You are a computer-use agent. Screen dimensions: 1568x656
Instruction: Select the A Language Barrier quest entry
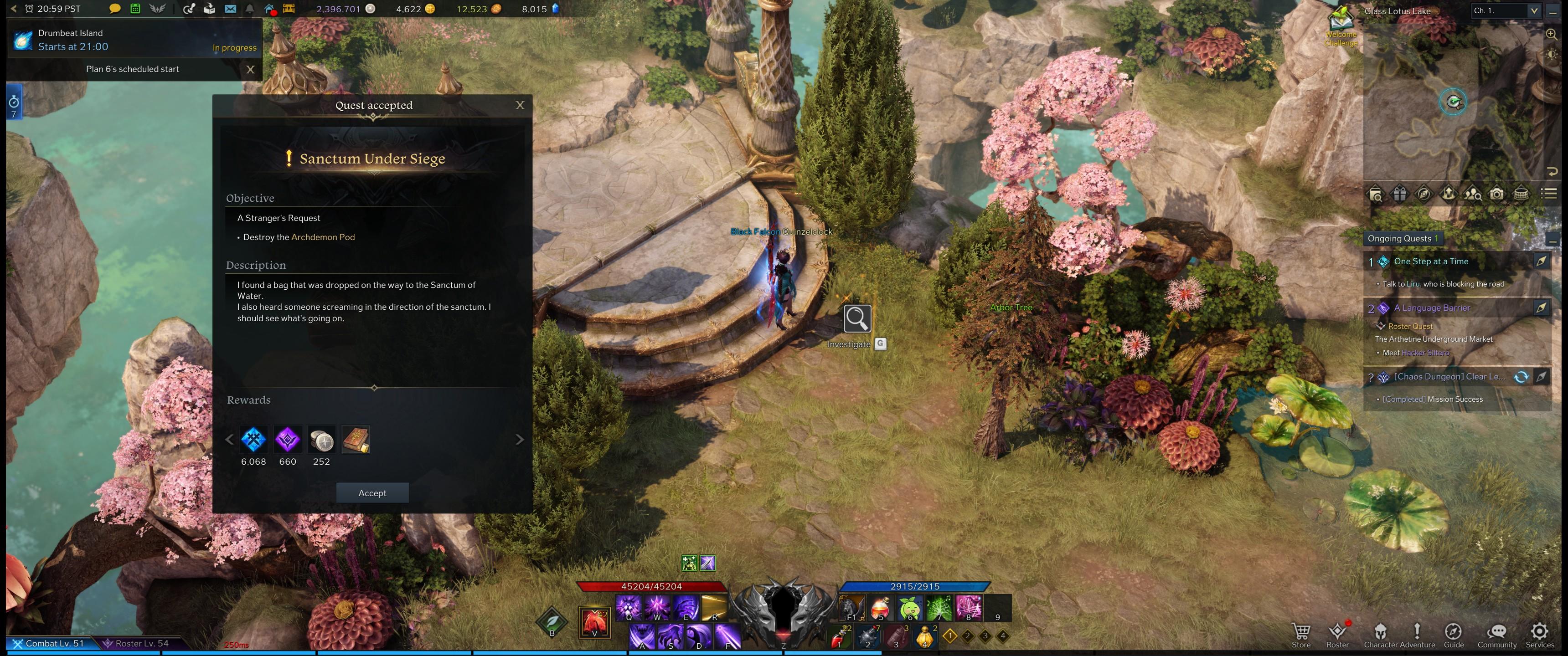tap(1432, 308)
